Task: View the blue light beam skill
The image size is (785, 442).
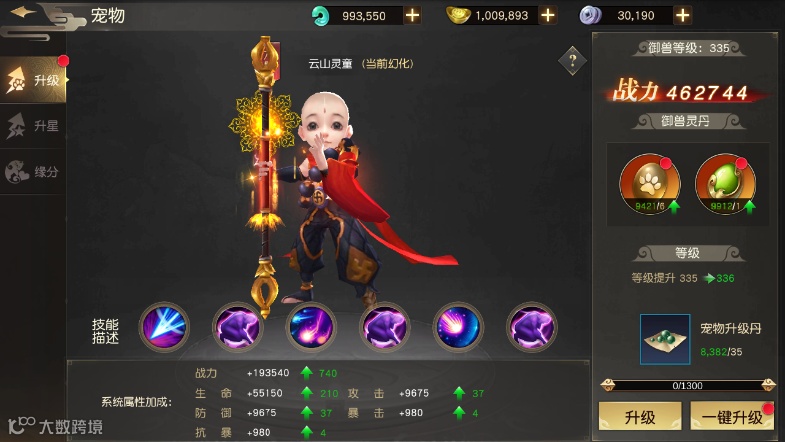Action: coord(163,326)
